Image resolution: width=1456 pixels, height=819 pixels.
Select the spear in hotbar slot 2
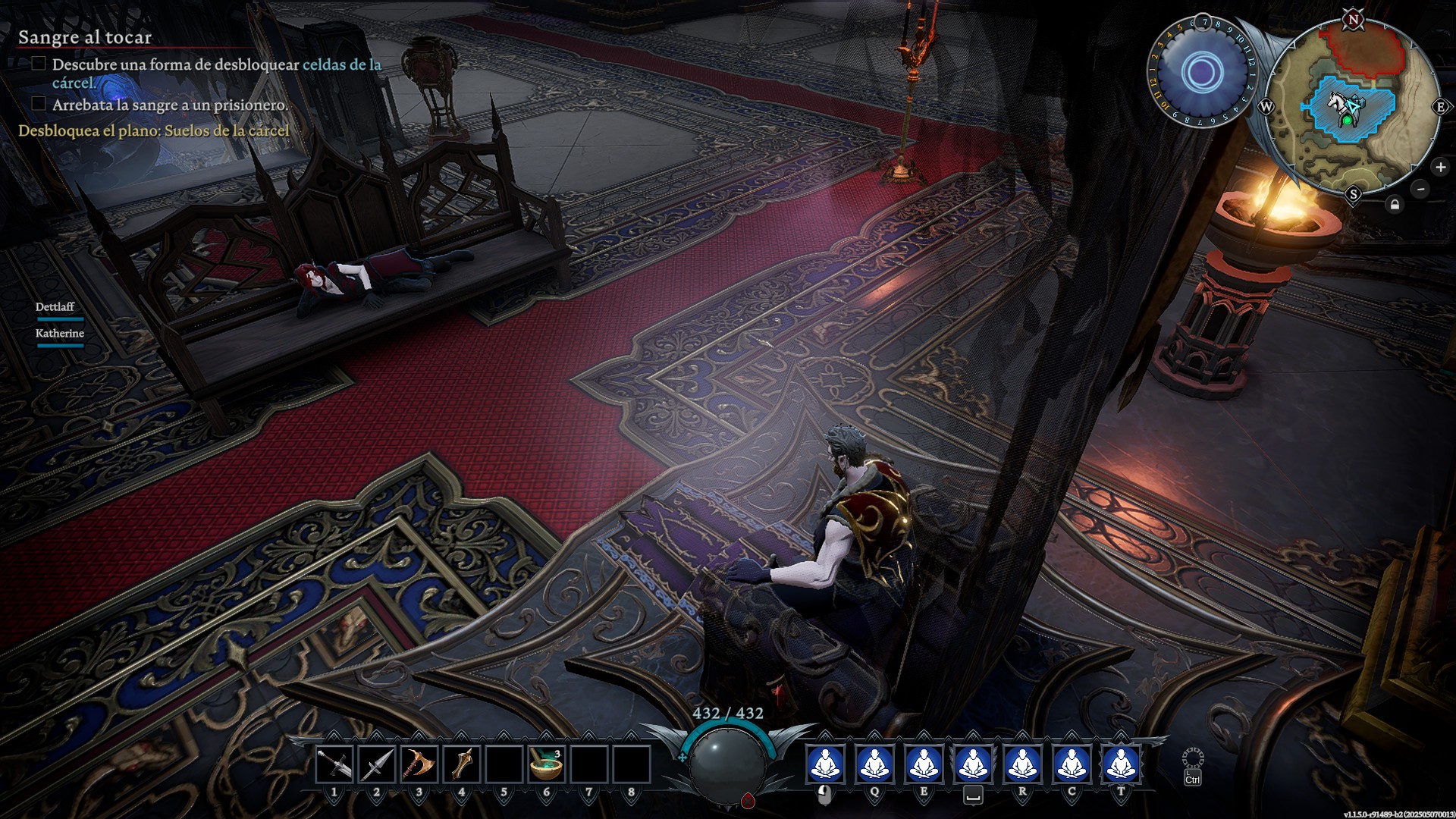coord(377,764)
